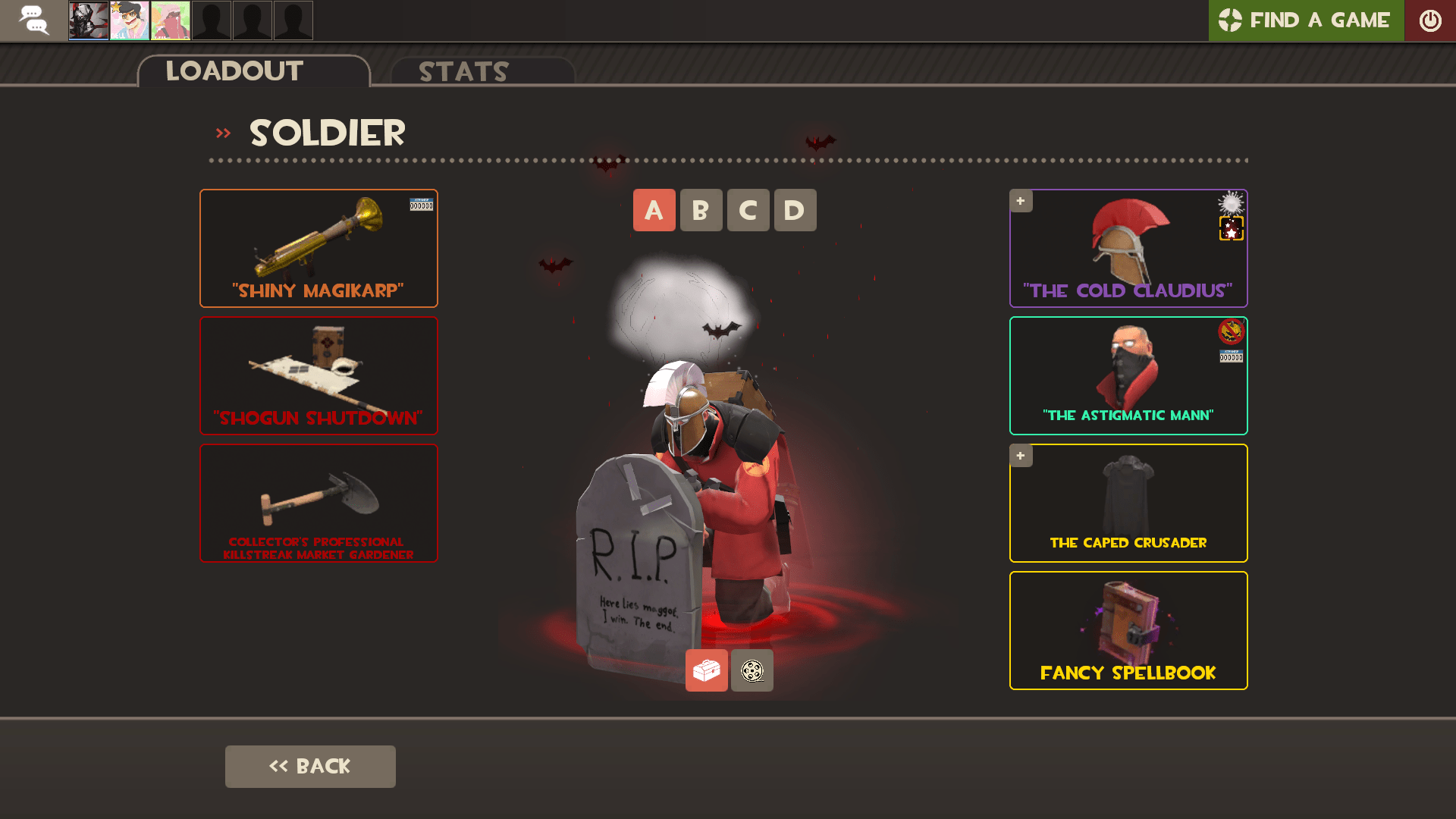
Task: Choose The Caped Crusader cosmetic slot
Action: [x=1128, y=503]
